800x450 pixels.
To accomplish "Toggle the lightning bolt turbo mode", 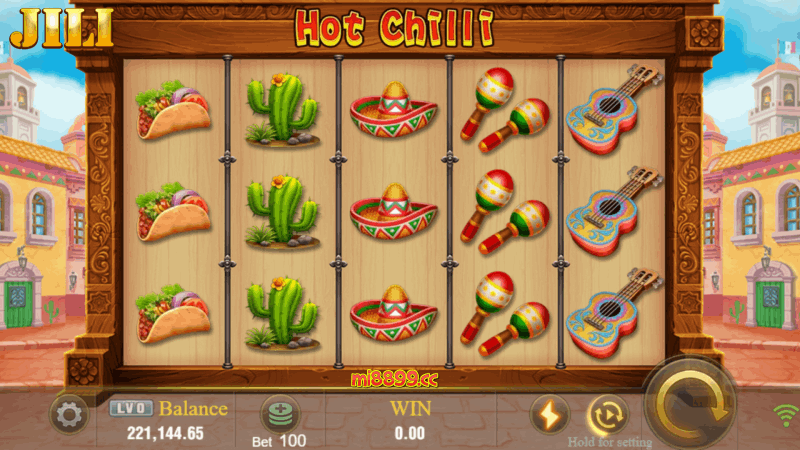I will click(549, 414).
